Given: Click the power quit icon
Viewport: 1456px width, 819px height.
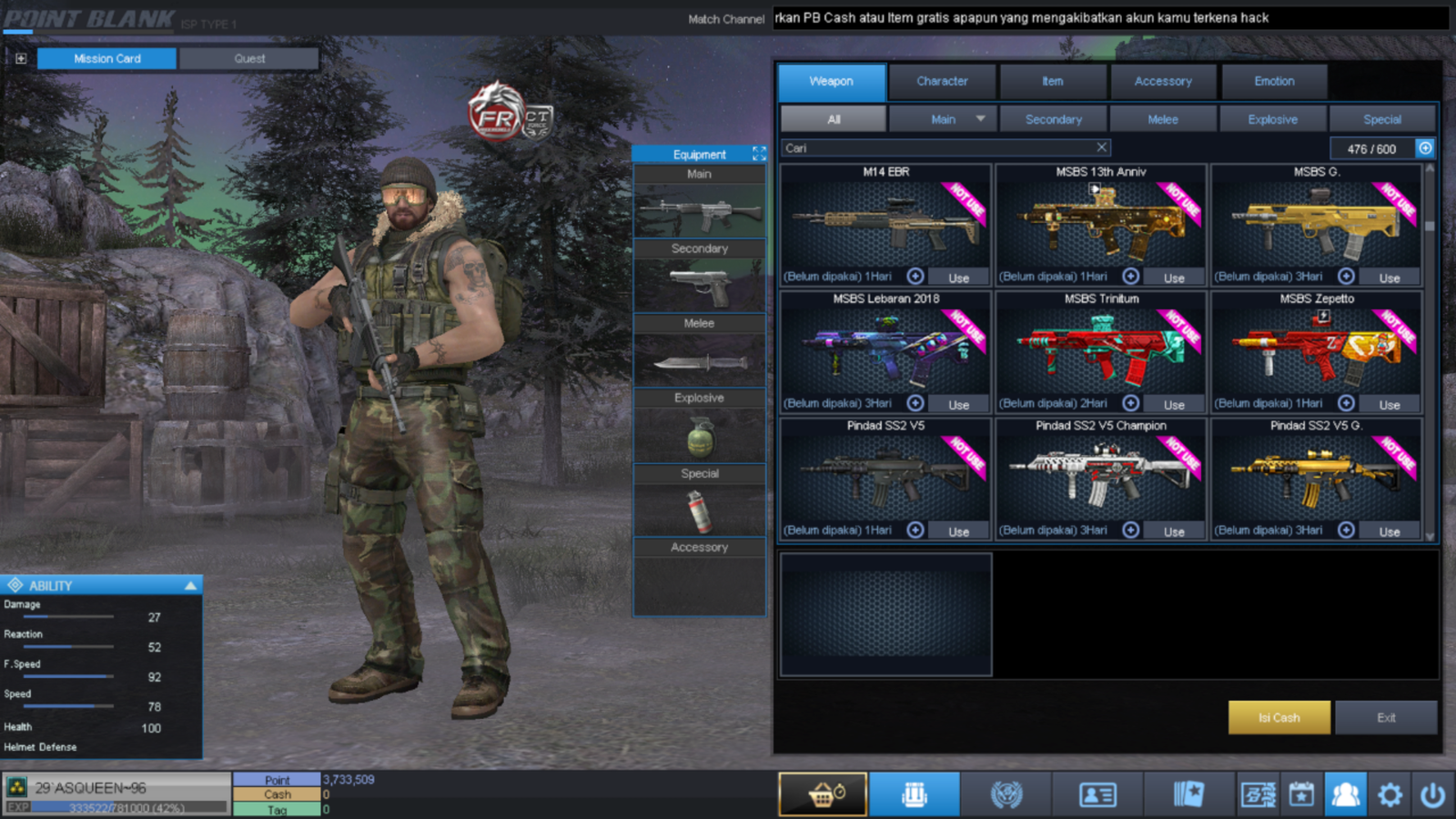Looking at the screenshot, I should (x=1432, y=795).
